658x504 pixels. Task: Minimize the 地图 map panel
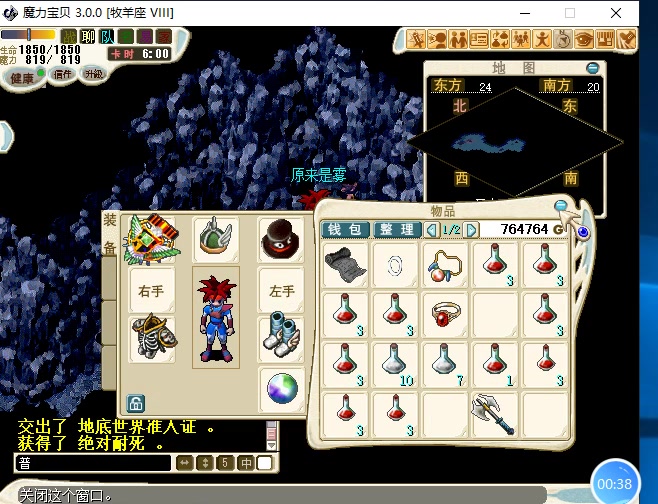(593, 68)
